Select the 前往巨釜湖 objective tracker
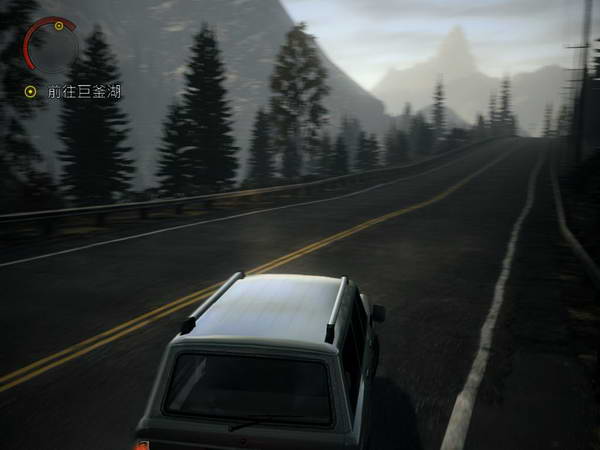The image size is (600, 450). 84,91
